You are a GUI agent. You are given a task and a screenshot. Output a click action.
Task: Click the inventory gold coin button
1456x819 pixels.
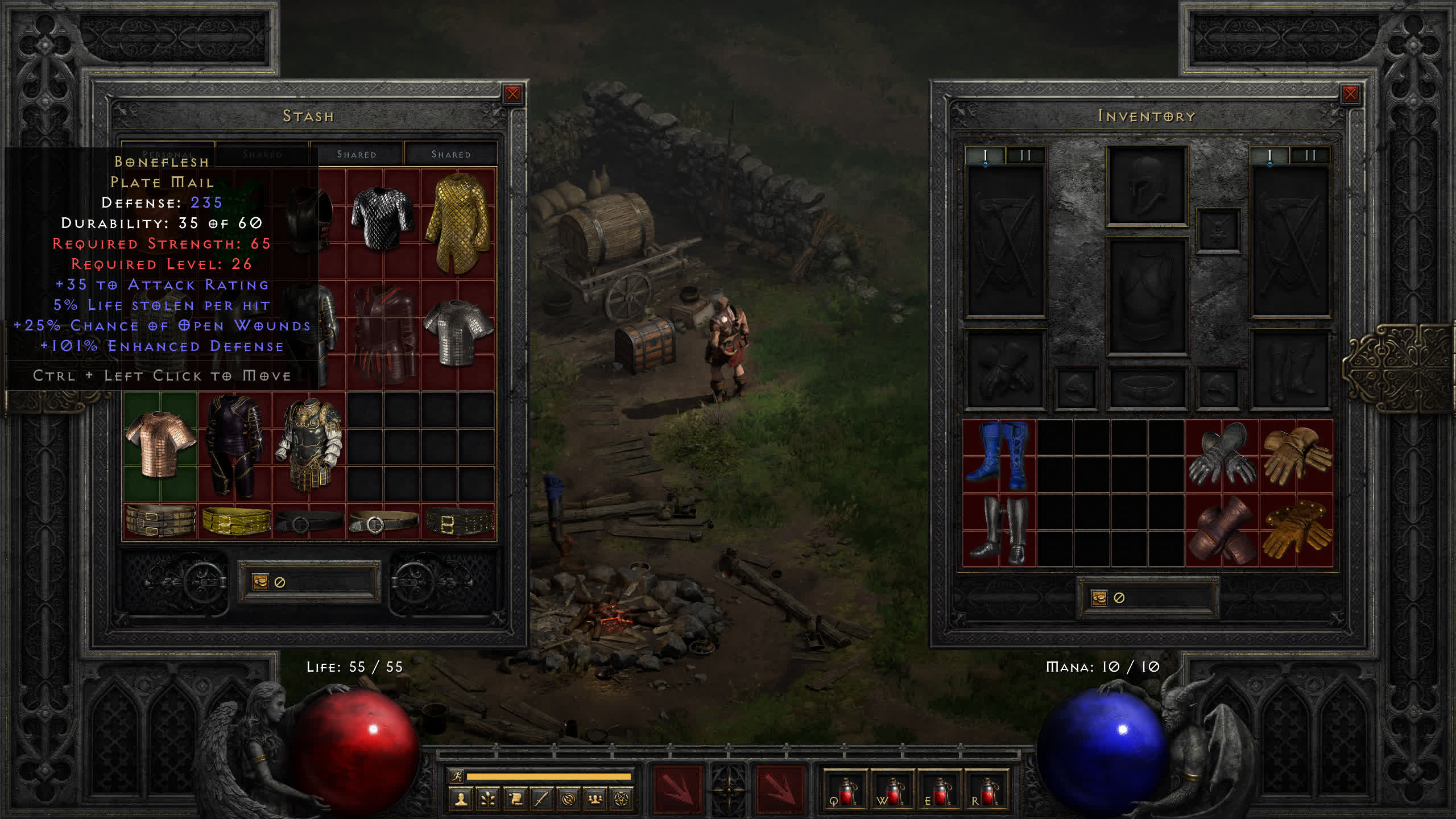(1099, 598)
